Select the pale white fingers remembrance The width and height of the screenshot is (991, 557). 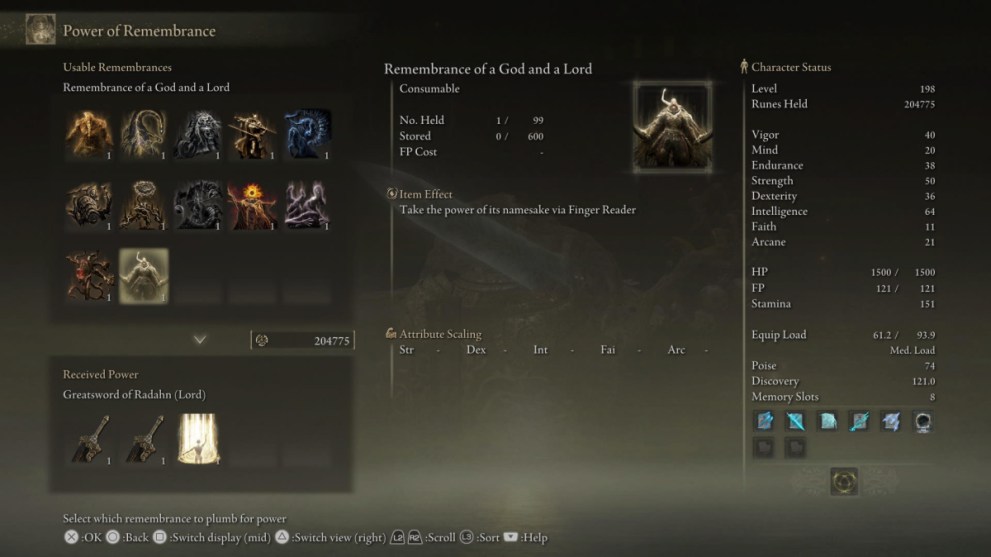click(x=306, y=205)
